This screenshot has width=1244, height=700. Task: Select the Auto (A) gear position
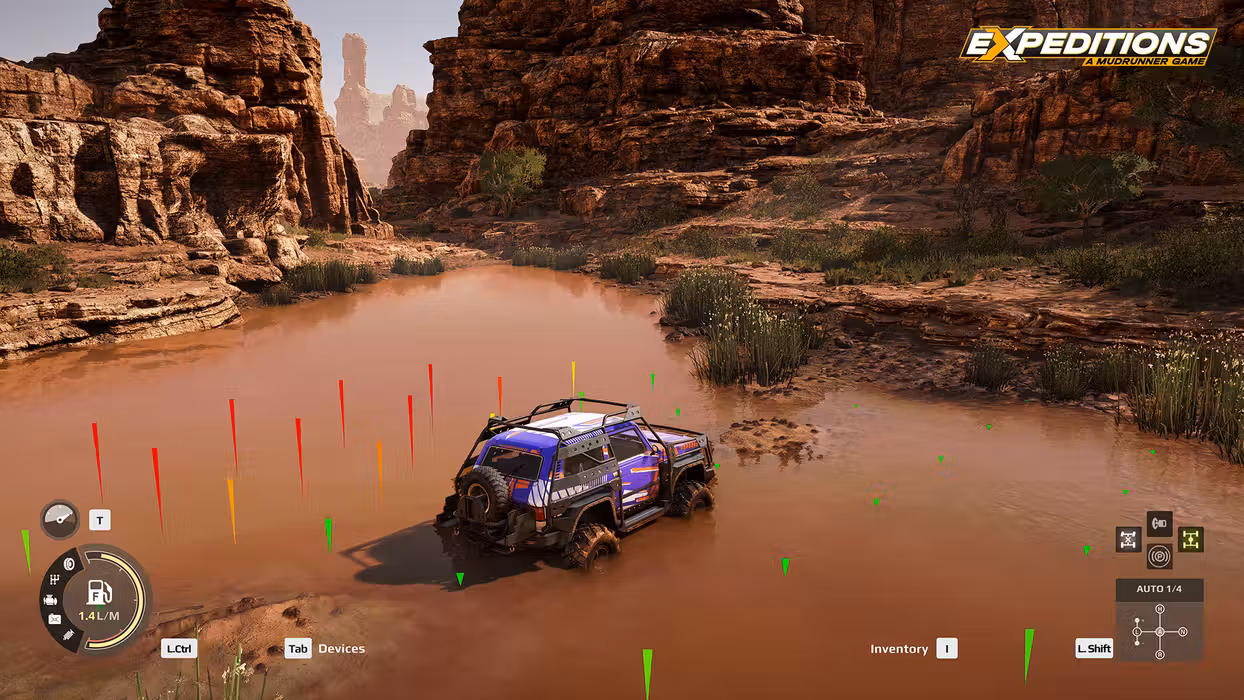1159,632
